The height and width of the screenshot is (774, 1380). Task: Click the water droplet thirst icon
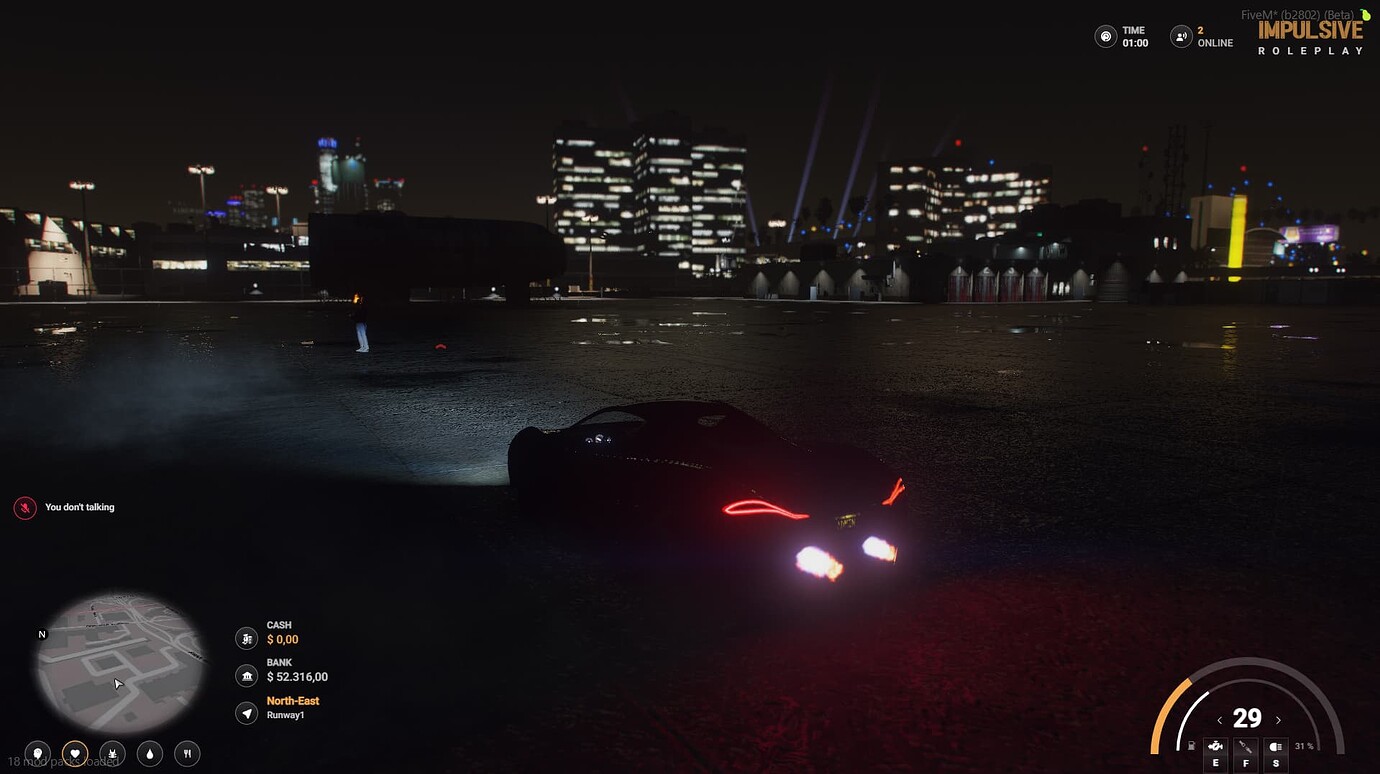pos(149,753)
